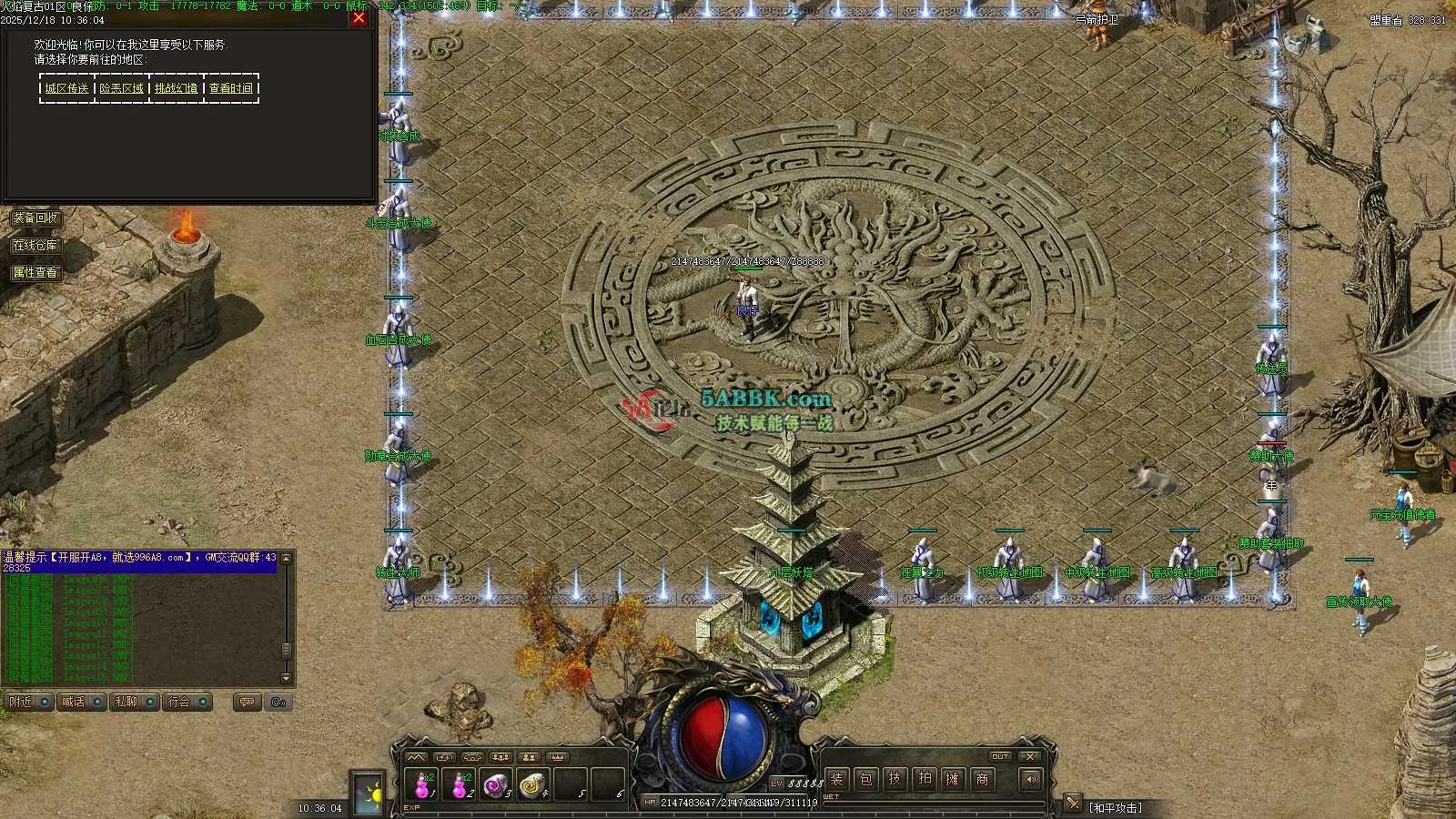
Task: Use the pink potion in hotbar slot 1
Action: tap(423, 784)
